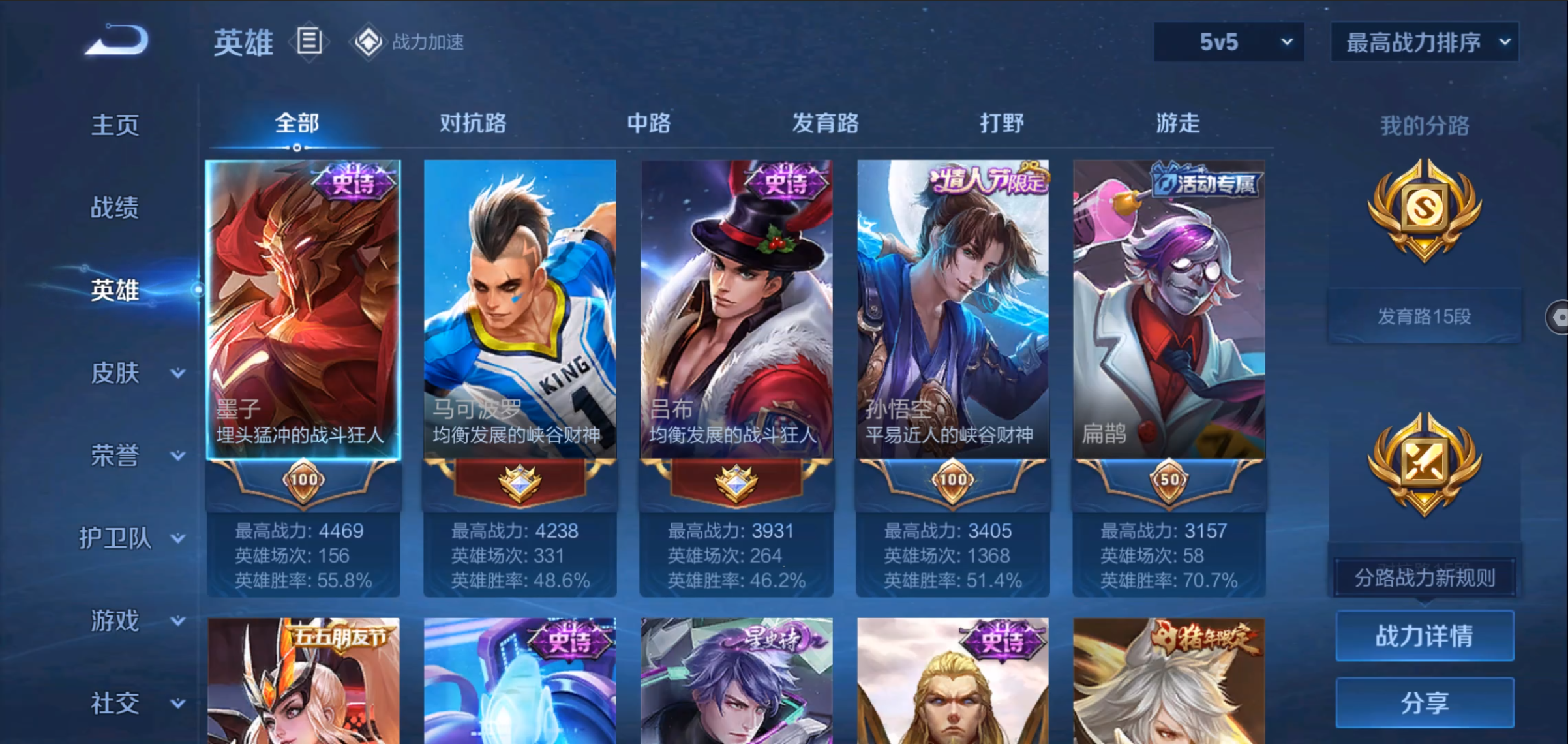Open the 5v5 mode dropdown
Viewport: 1568px width, 744px height.
pos(1228,42)
